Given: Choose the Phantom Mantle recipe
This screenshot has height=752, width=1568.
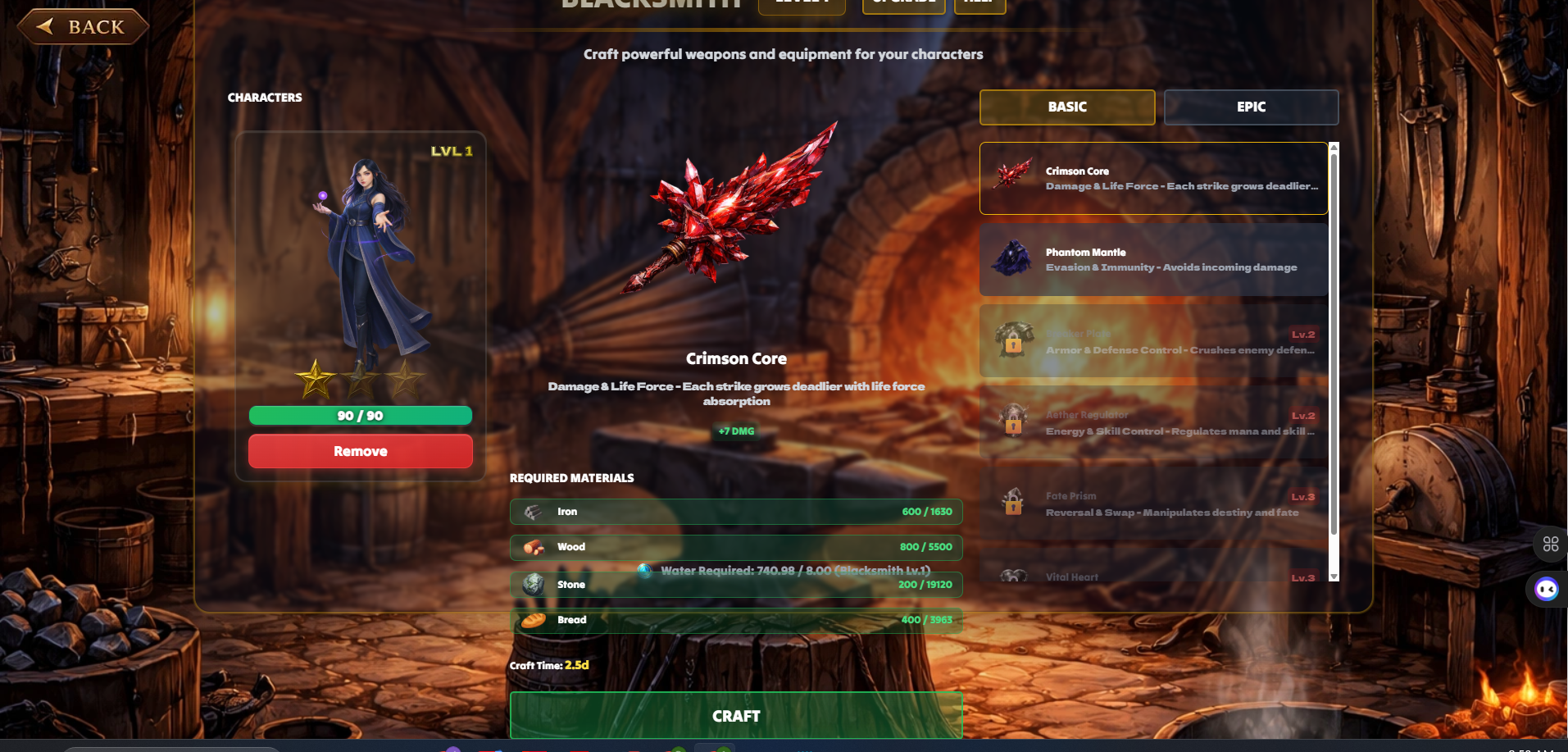Looking at the screenshot, I should click(x=1152, y=260).
